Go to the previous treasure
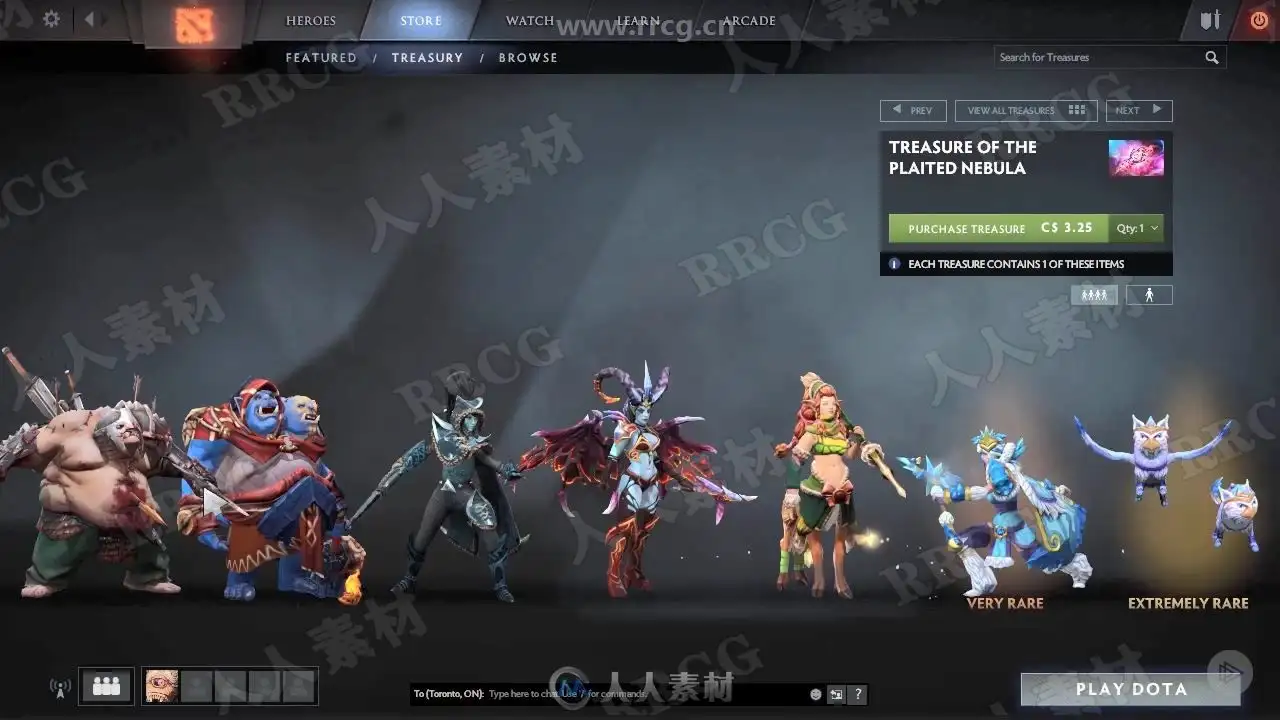1280x720 pixels. click(913, 111)
